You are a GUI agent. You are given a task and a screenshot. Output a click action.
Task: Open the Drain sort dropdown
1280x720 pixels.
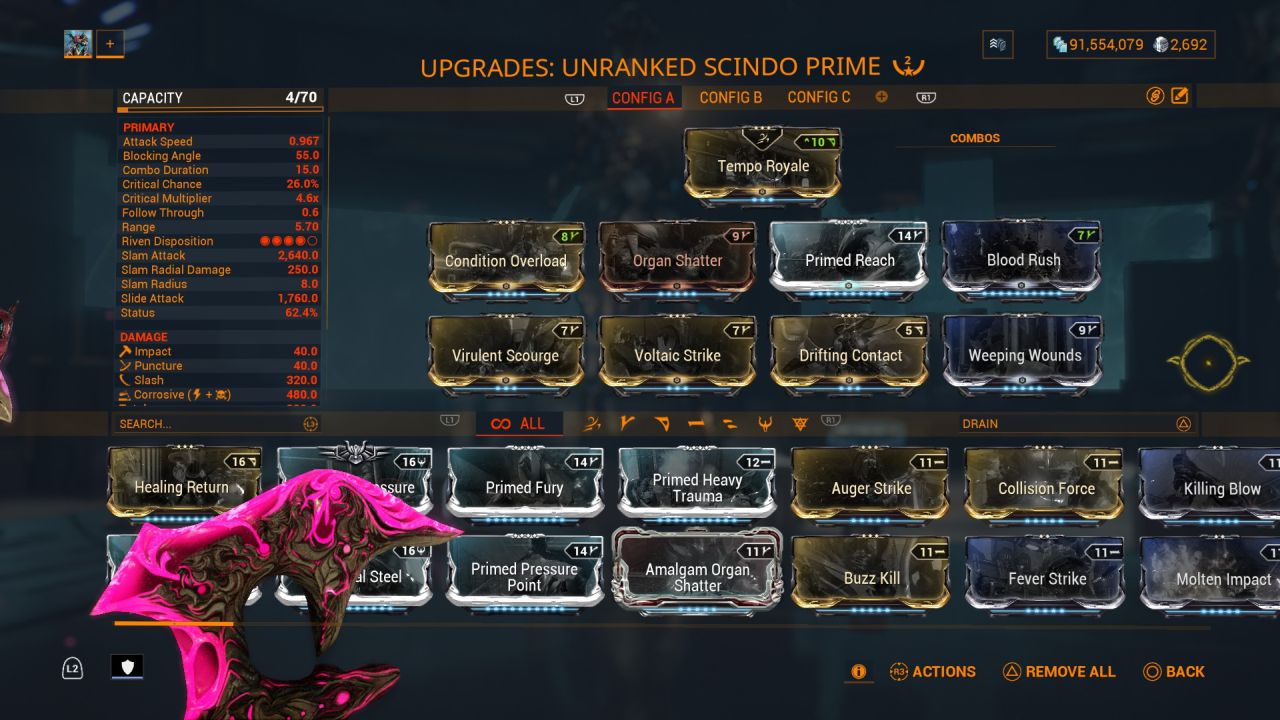tap(1080, 423)
